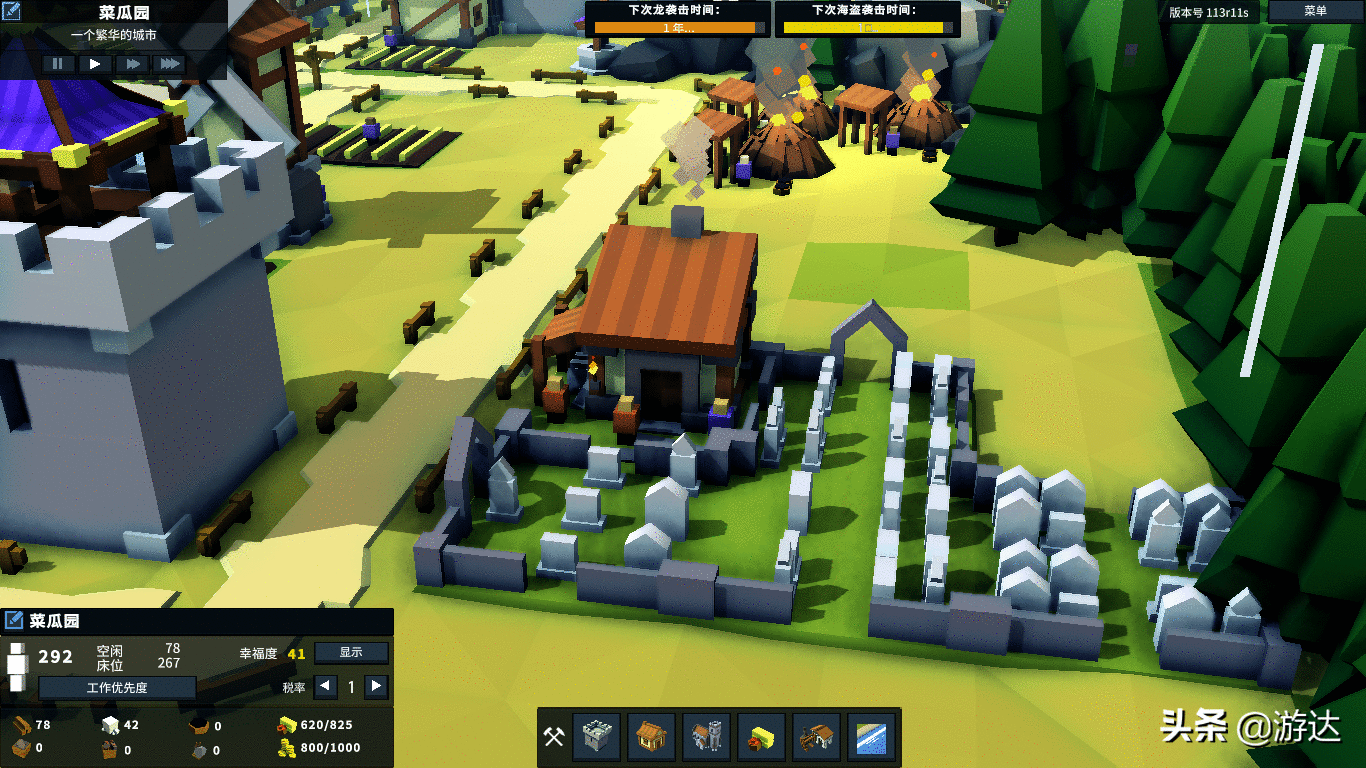This screenshot has height=768, width=1366.
Task: Click the 显示 happiness button
Action: [350, 652]
